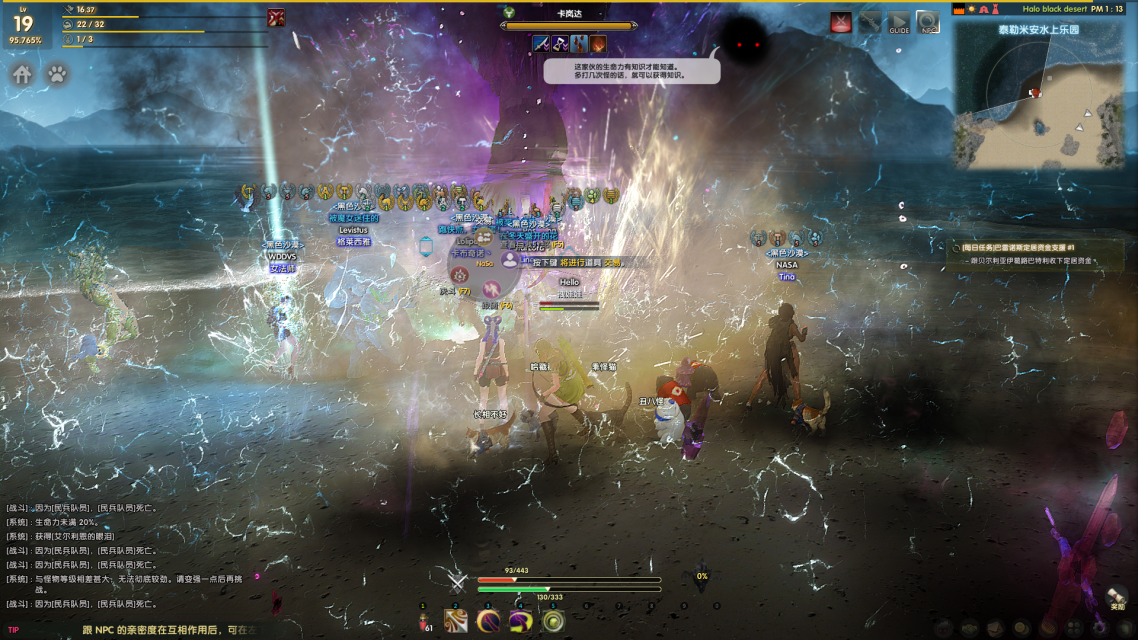Click the red debuff icon near status bars

point(276,17)
